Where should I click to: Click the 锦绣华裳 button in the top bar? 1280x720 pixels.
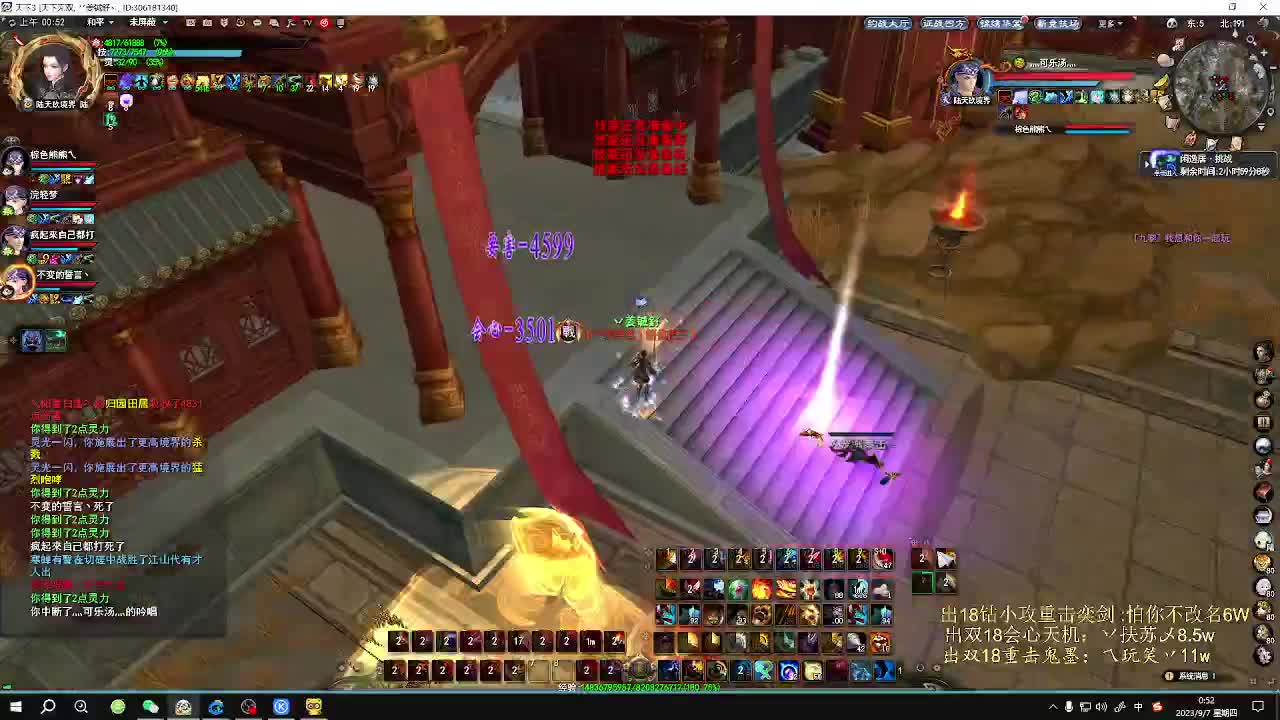point(997,23)
